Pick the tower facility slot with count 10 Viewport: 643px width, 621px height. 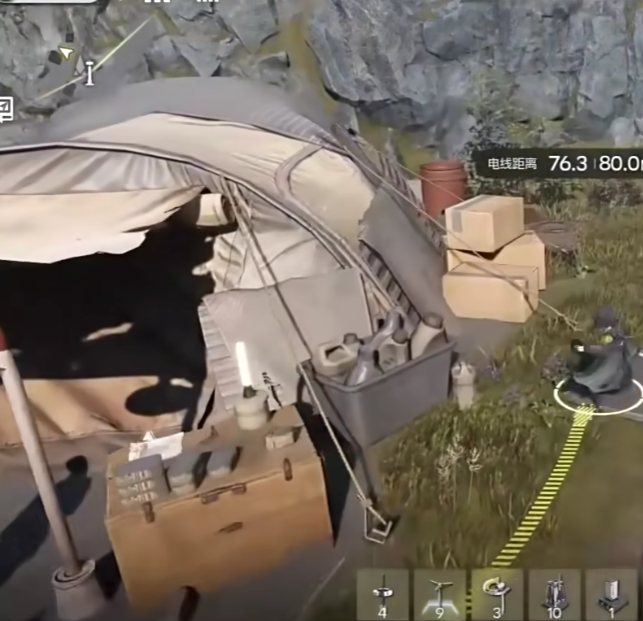(554, 594)
